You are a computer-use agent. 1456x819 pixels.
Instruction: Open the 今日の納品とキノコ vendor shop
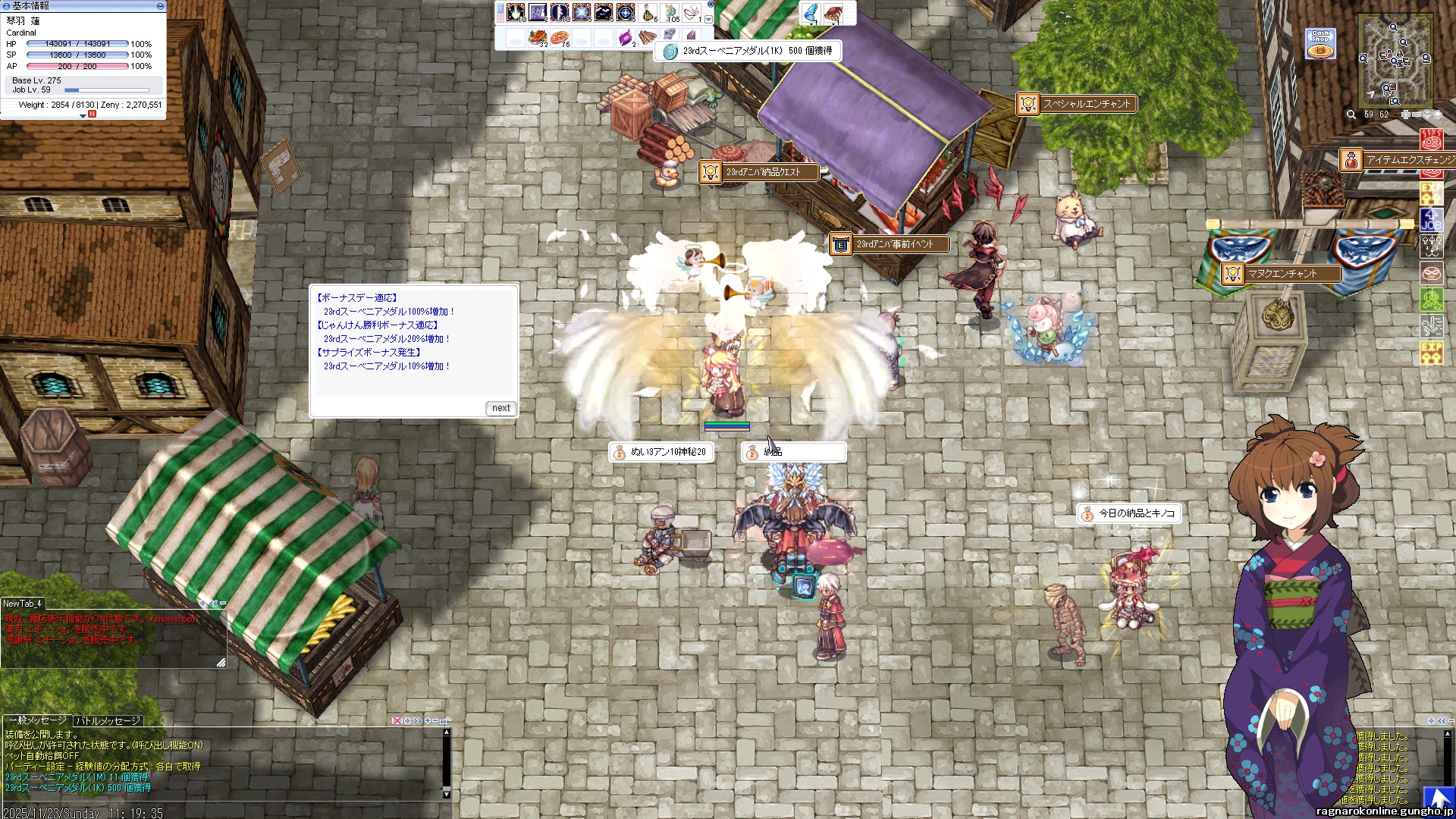(x=1129, y=513)
